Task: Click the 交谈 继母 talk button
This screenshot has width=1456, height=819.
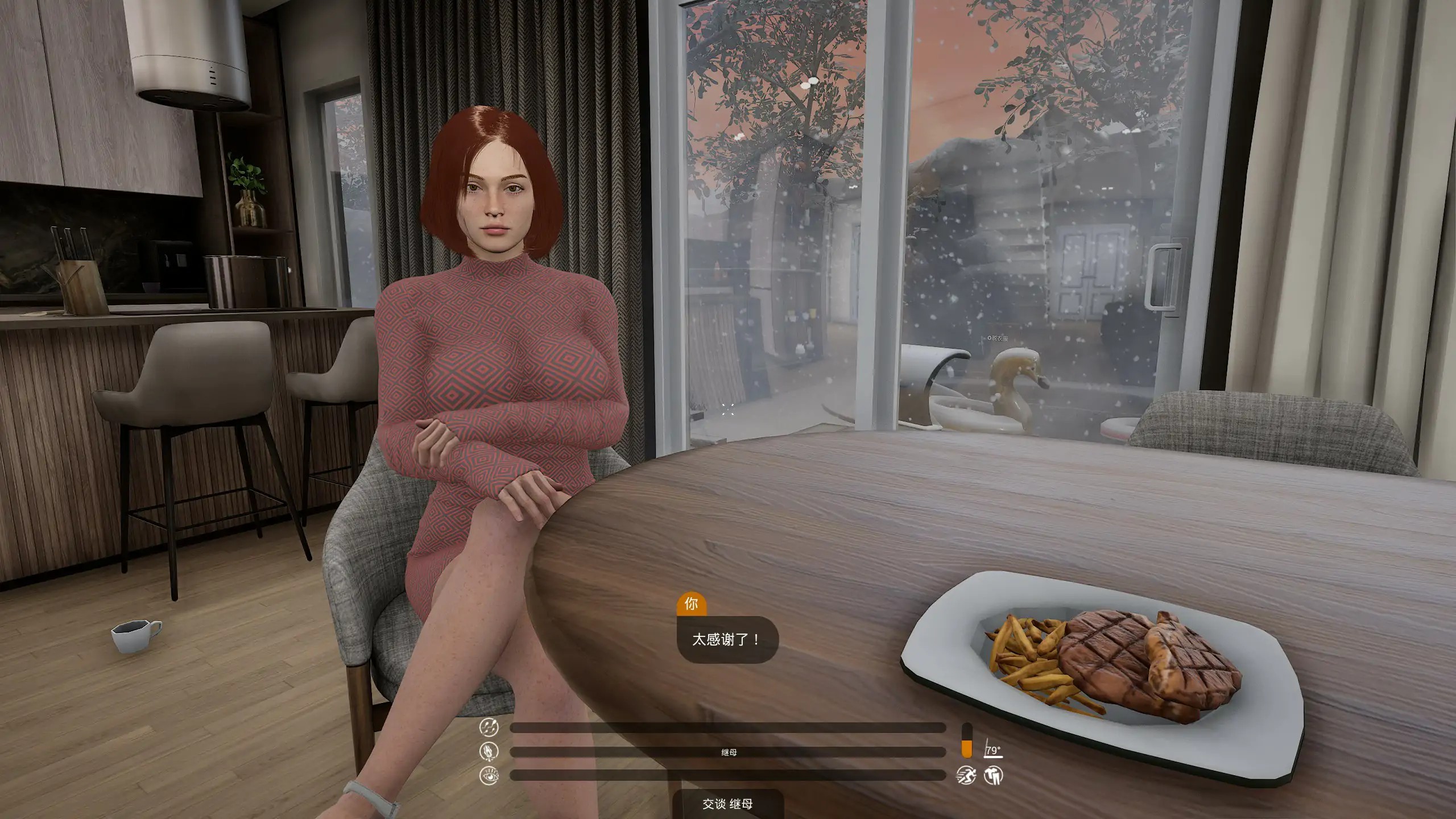Action: pyautogui.click(x=727, y=804)
